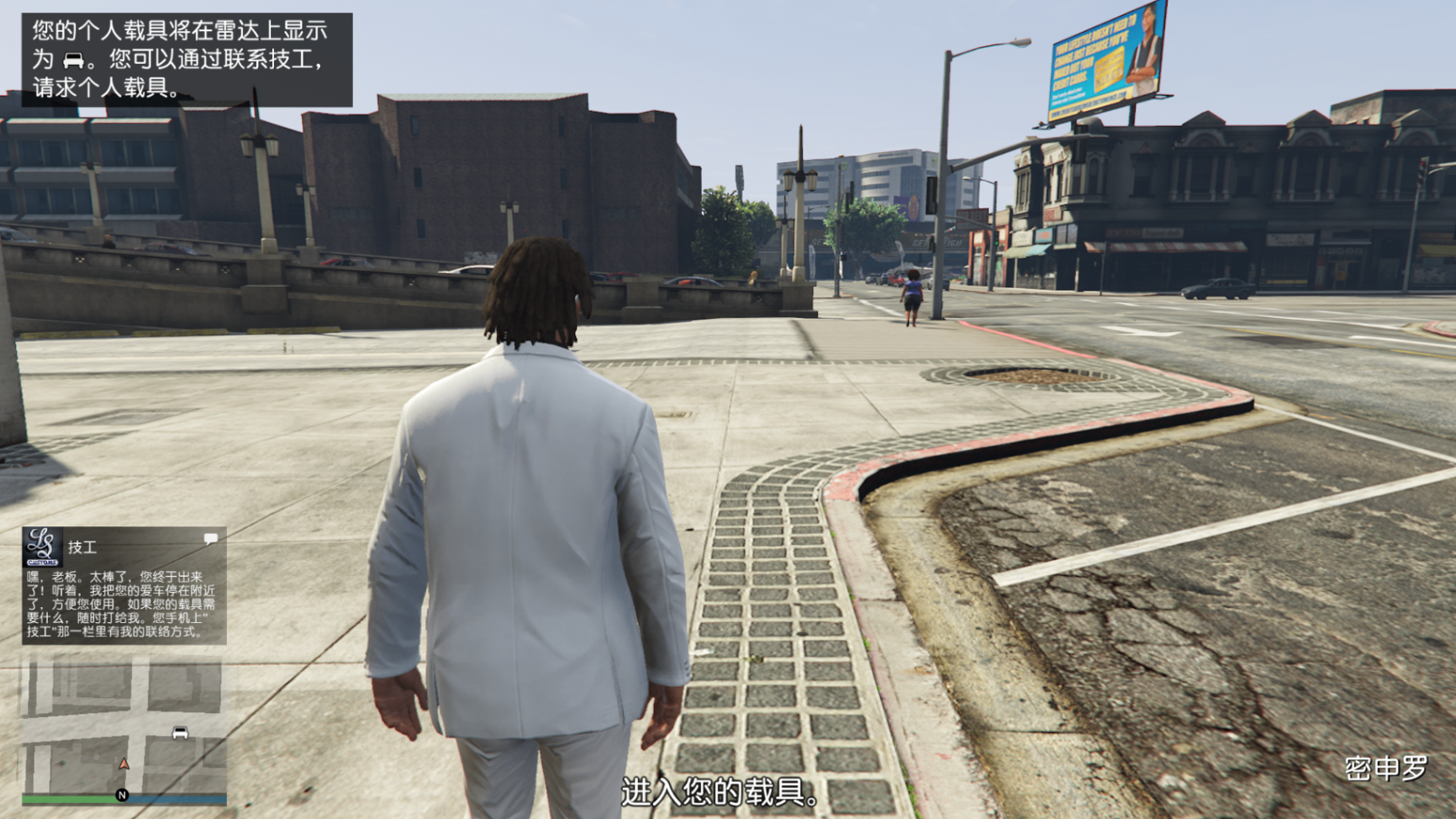Click the LS Customs contact icon
The width and height of the screenshot is (1456, 819).
point(42,547)
